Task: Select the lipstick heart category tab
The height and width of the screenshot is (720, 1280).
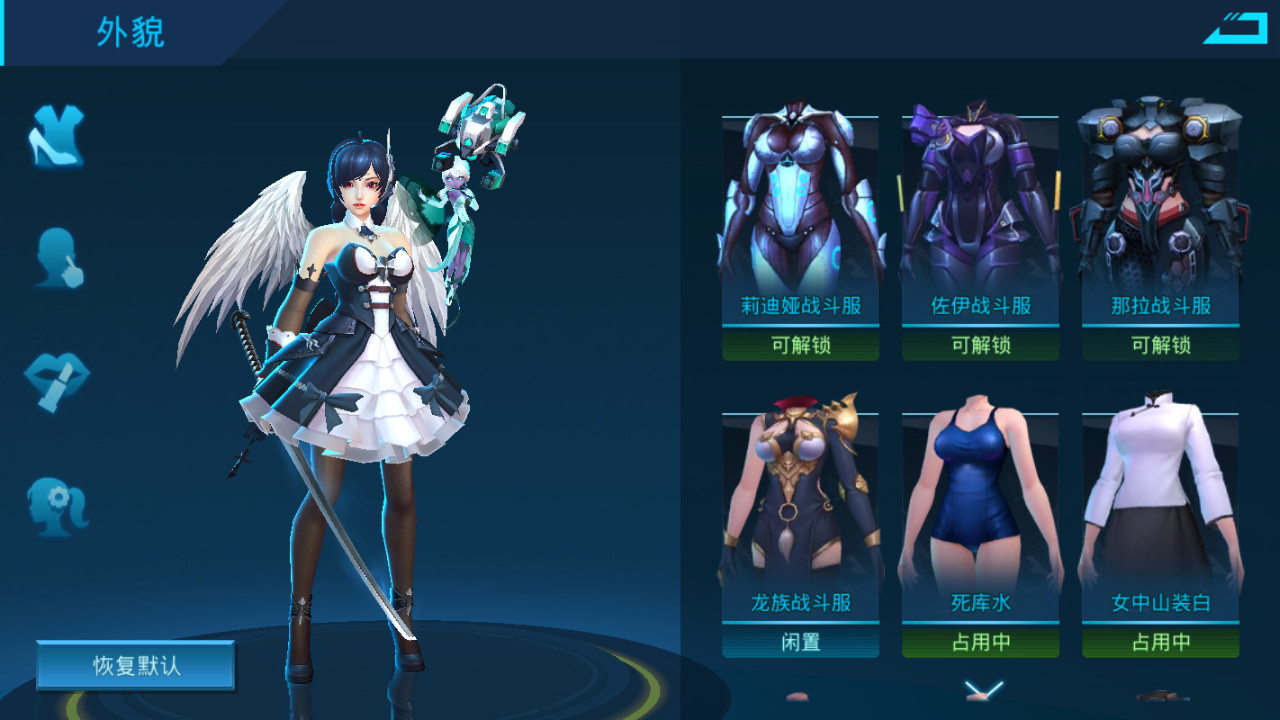Action: [x=56, y=381]
